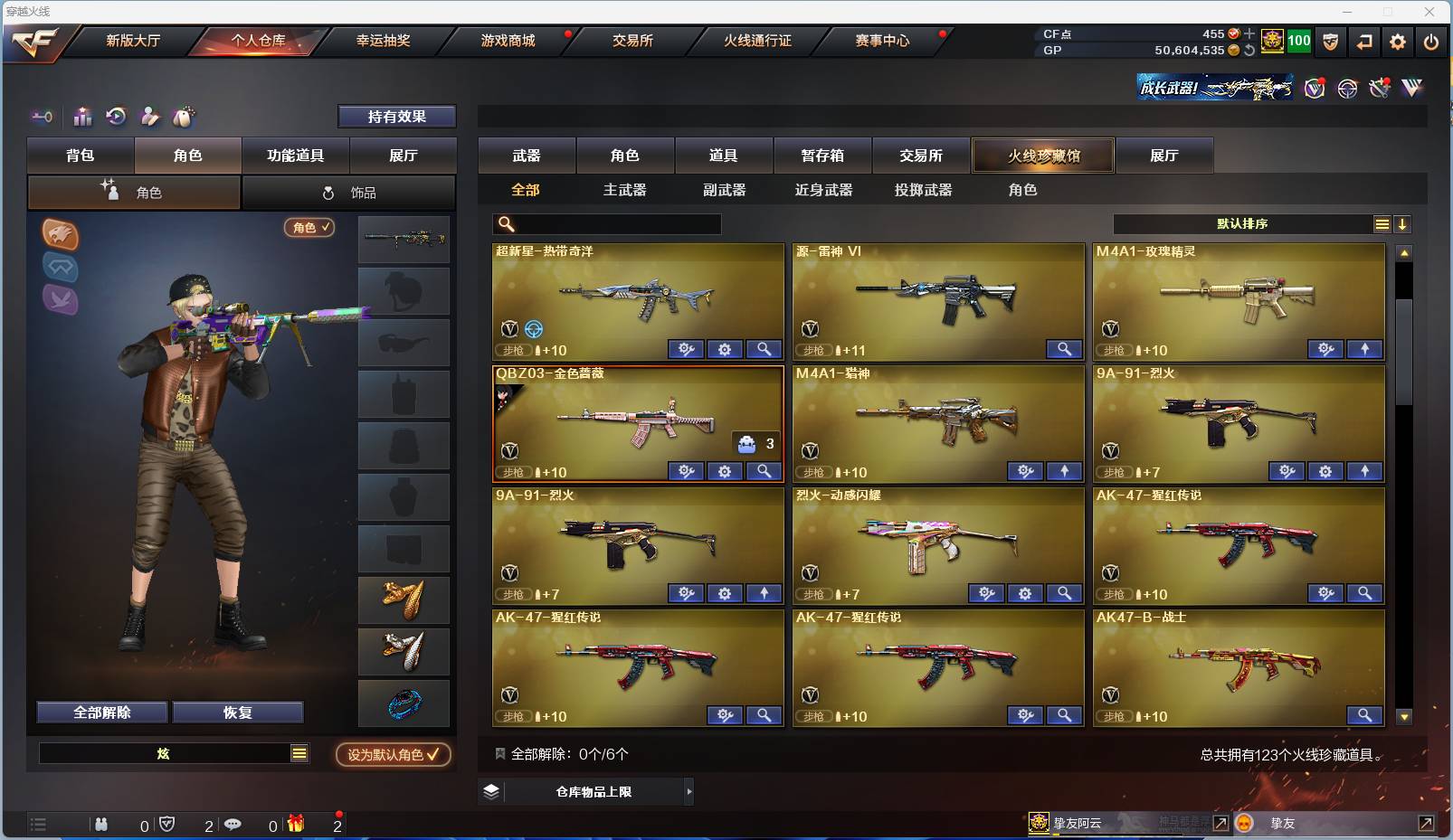Open the settings gear icon

tap(1399, 42)
